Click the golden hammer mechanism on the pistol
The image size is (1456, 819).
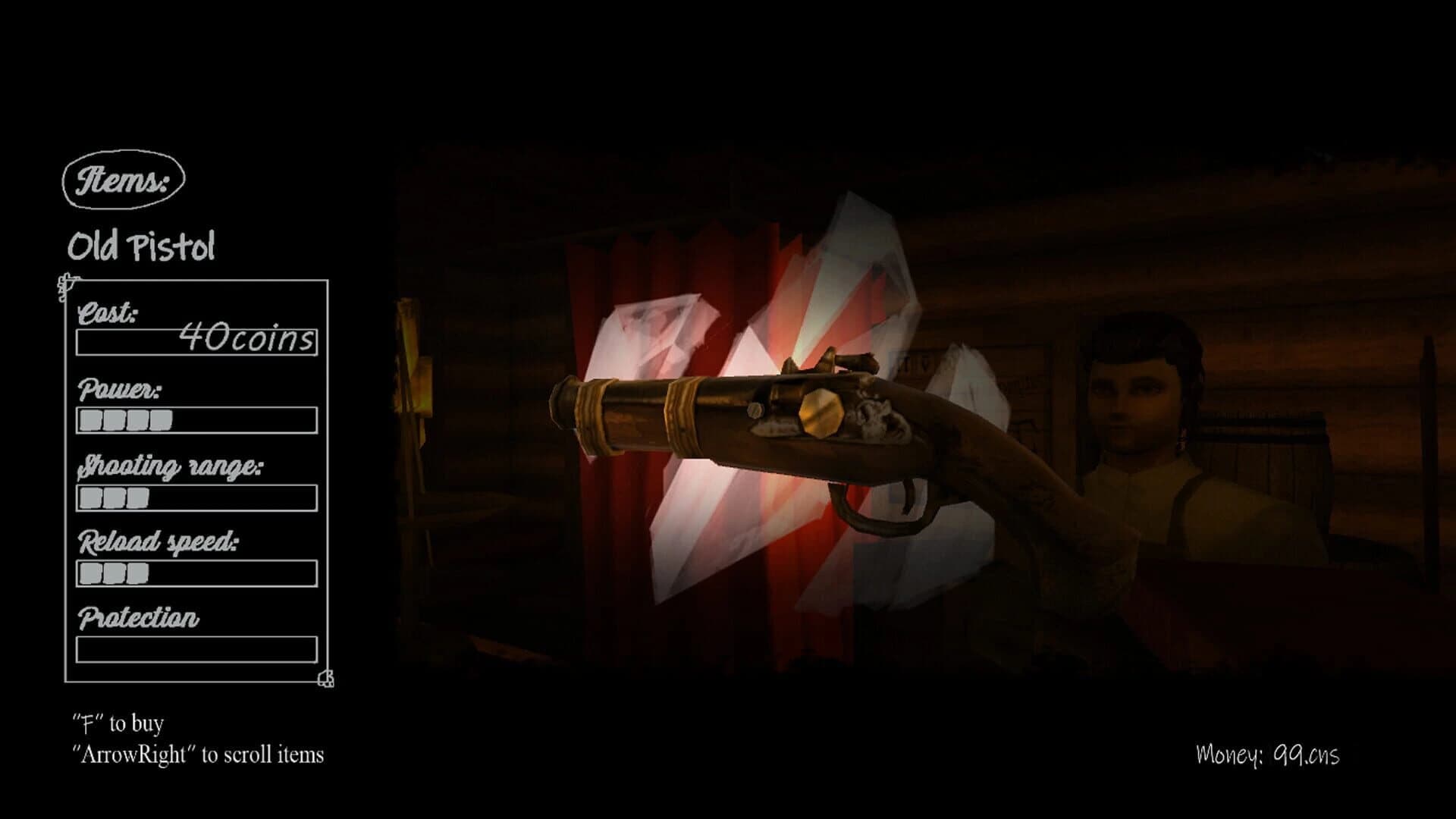821,415
